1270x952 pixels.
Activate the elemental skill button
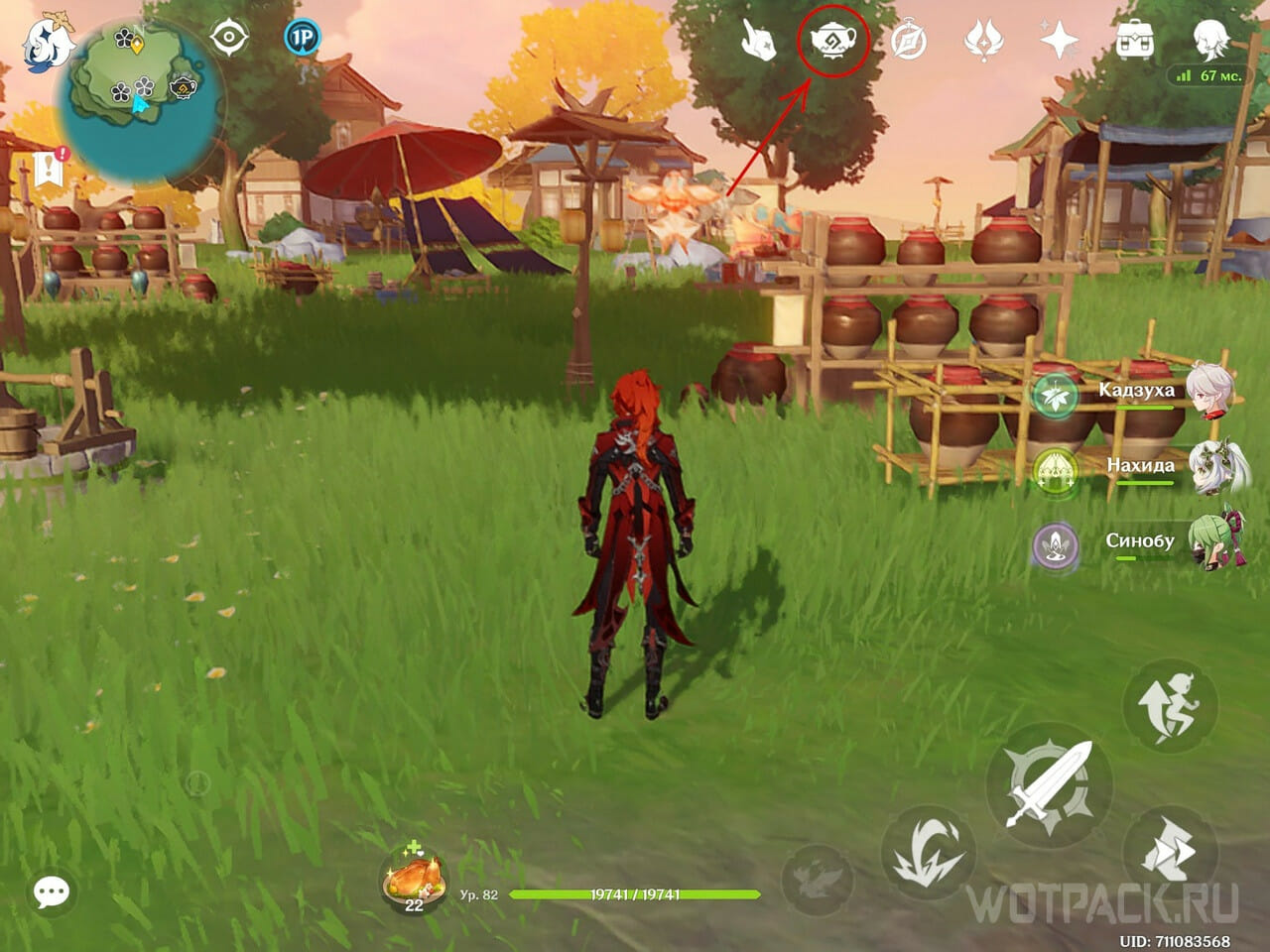[x=928, y=852]
